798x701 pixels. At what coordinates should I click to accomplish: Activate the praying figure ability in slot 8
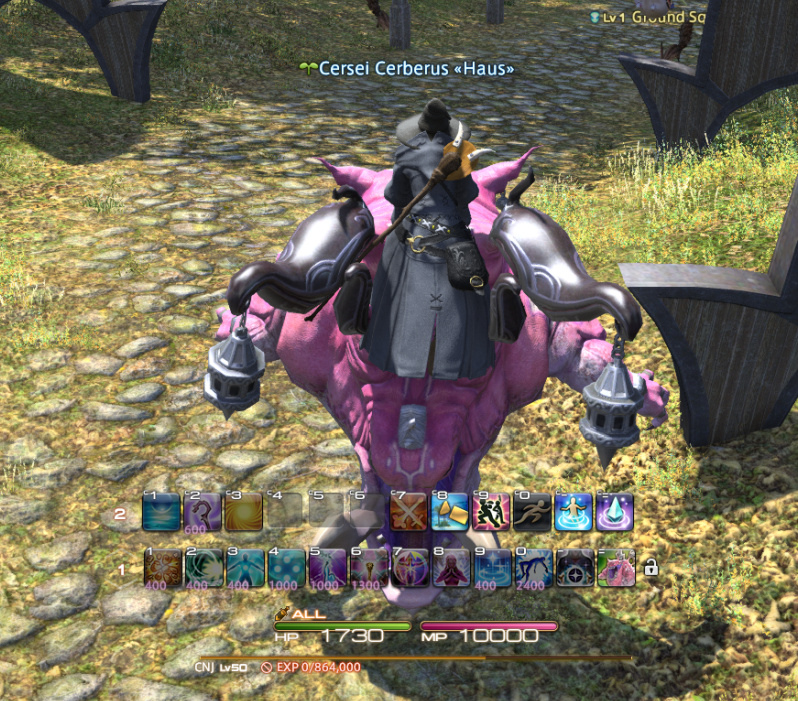coord(450,567)
